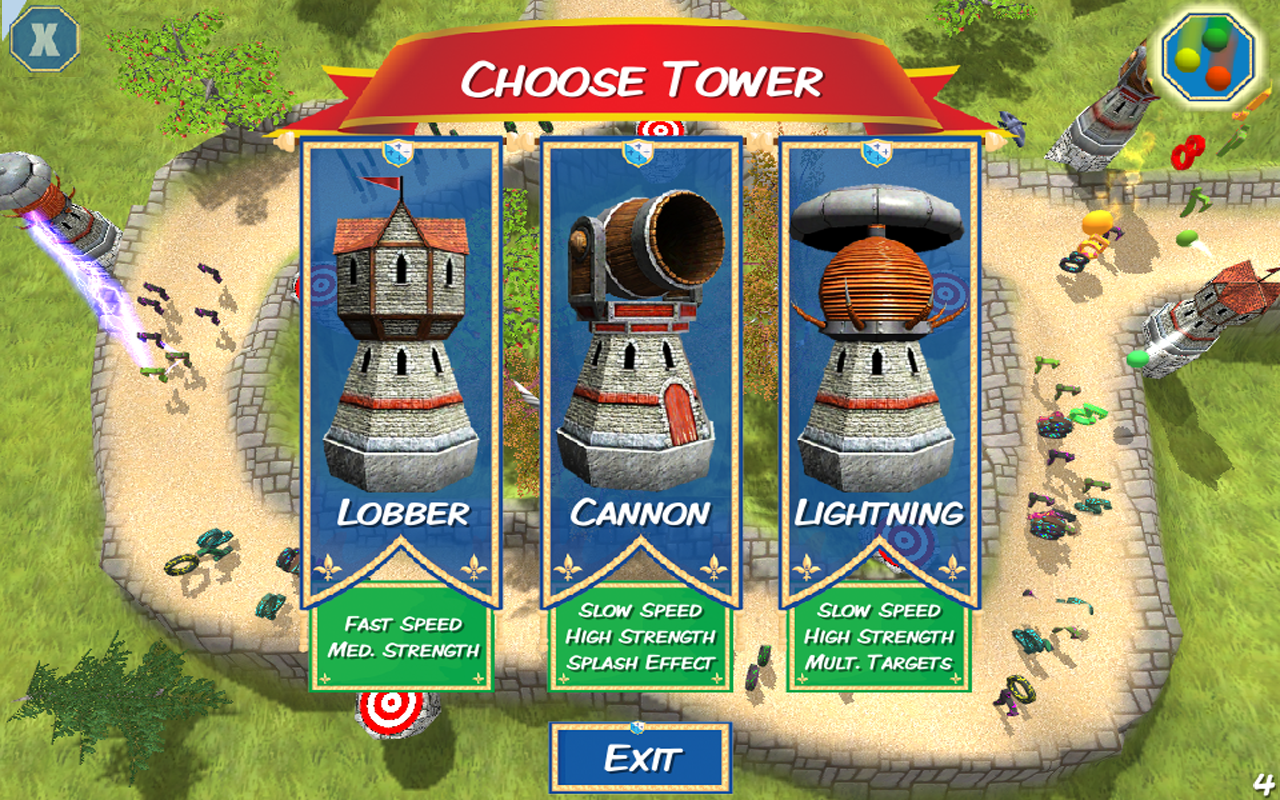This screenshot has width=1280, height=800.
Task: Click the Fast Speed Med. Strength stats panel
Action: point(399,640)
